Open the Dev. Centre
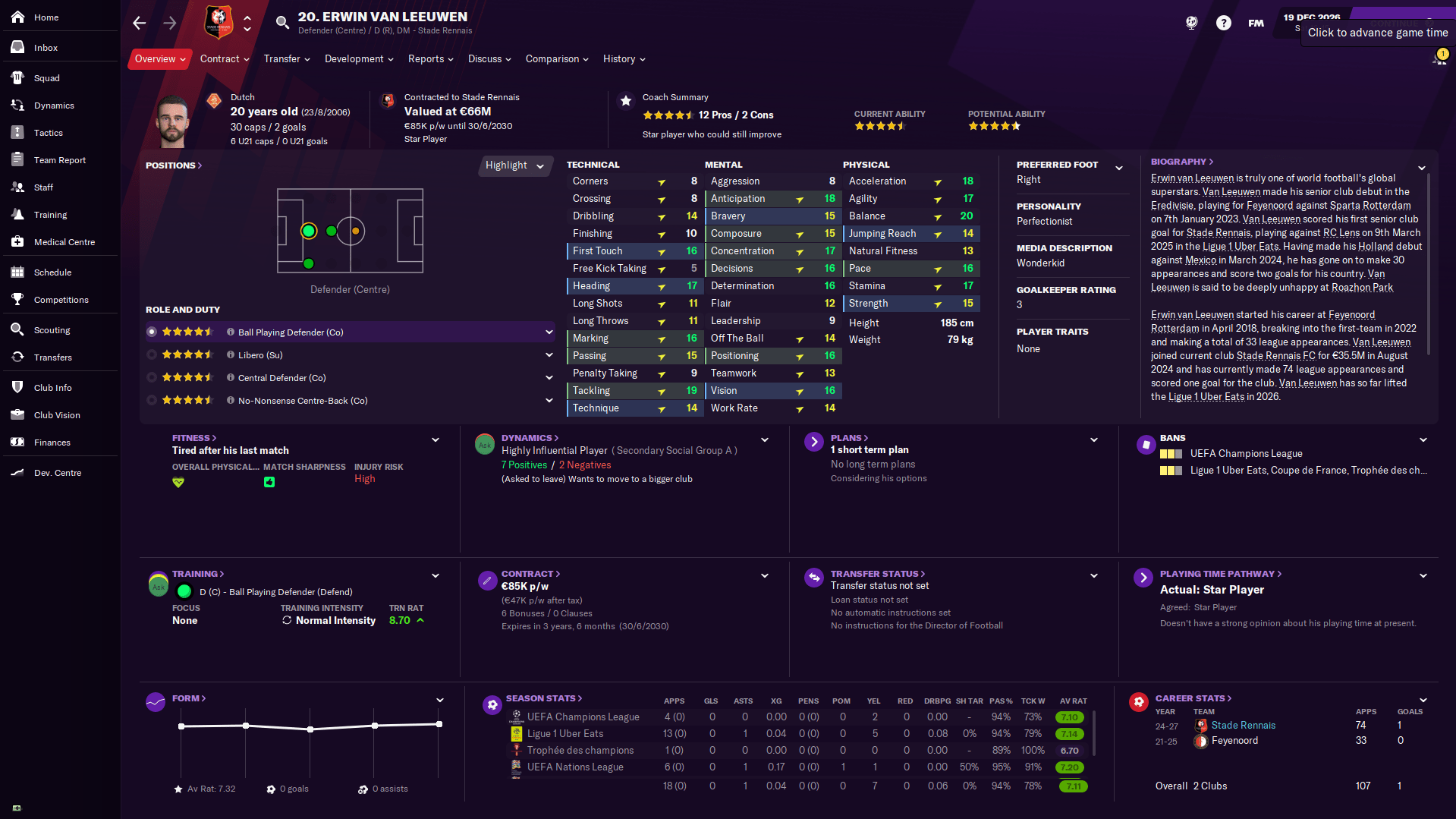Screen dimensions: 1456x819 click(x=57, y=472)
